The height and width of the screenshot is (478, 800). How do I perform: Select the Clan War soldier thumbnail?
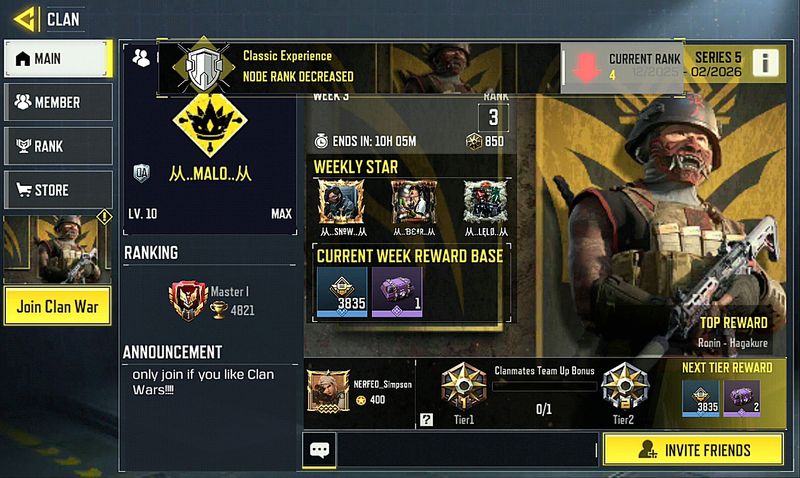tap(57, 248)
